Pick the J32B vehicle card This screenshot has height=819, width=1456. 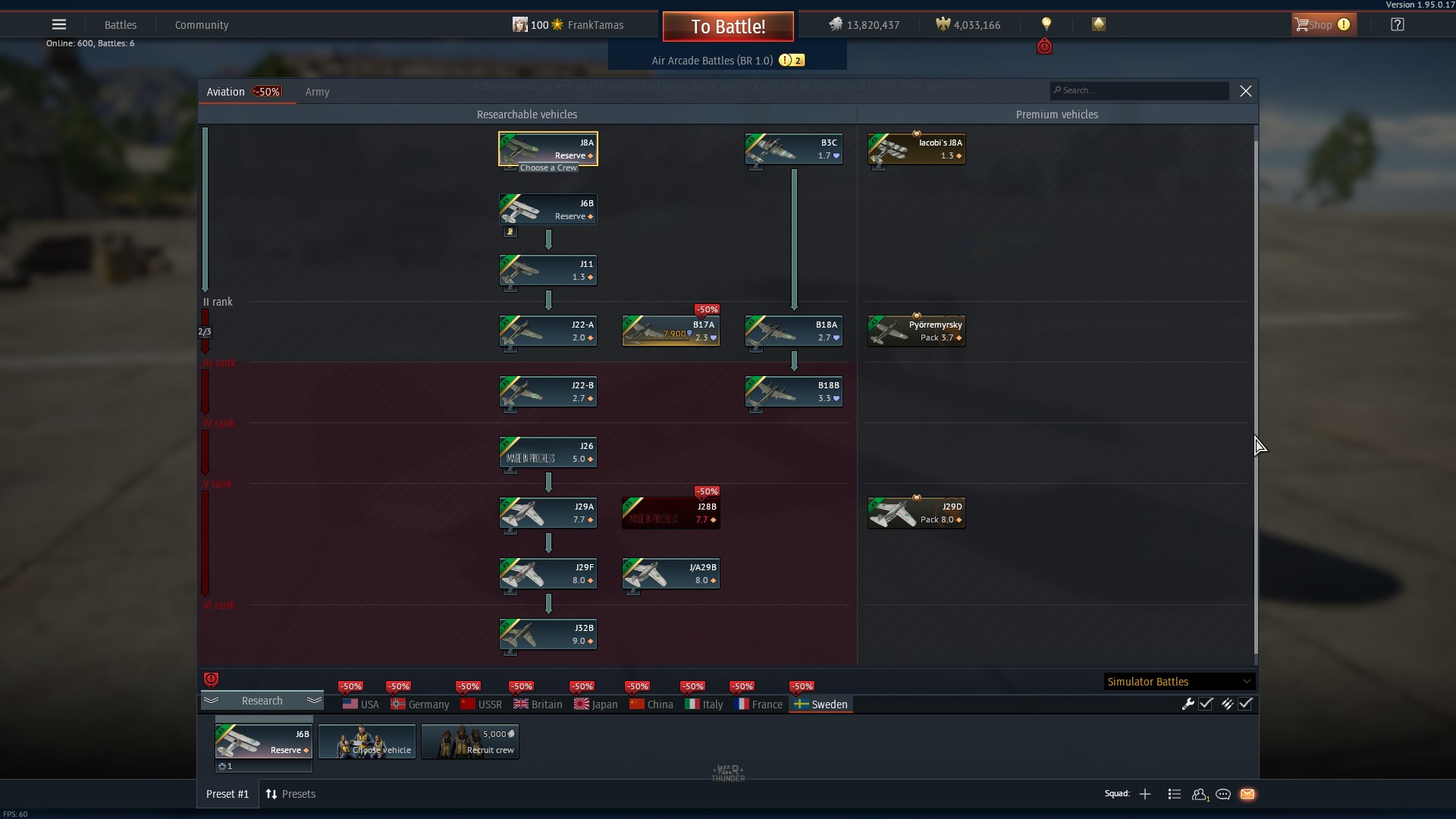tap(548, 634)
